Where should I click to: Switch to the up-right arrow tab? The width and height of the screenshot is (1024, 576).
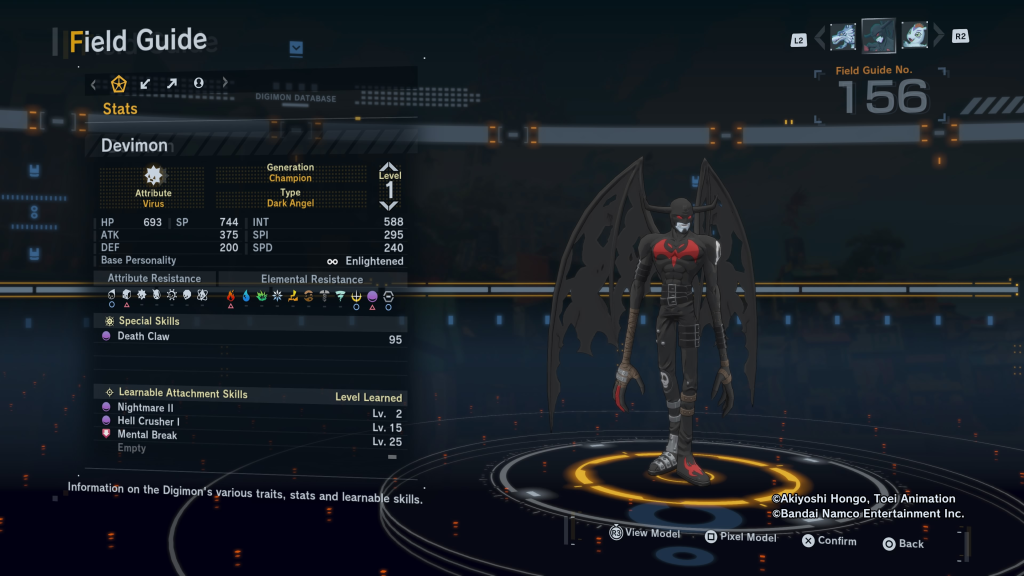(172, 83)
